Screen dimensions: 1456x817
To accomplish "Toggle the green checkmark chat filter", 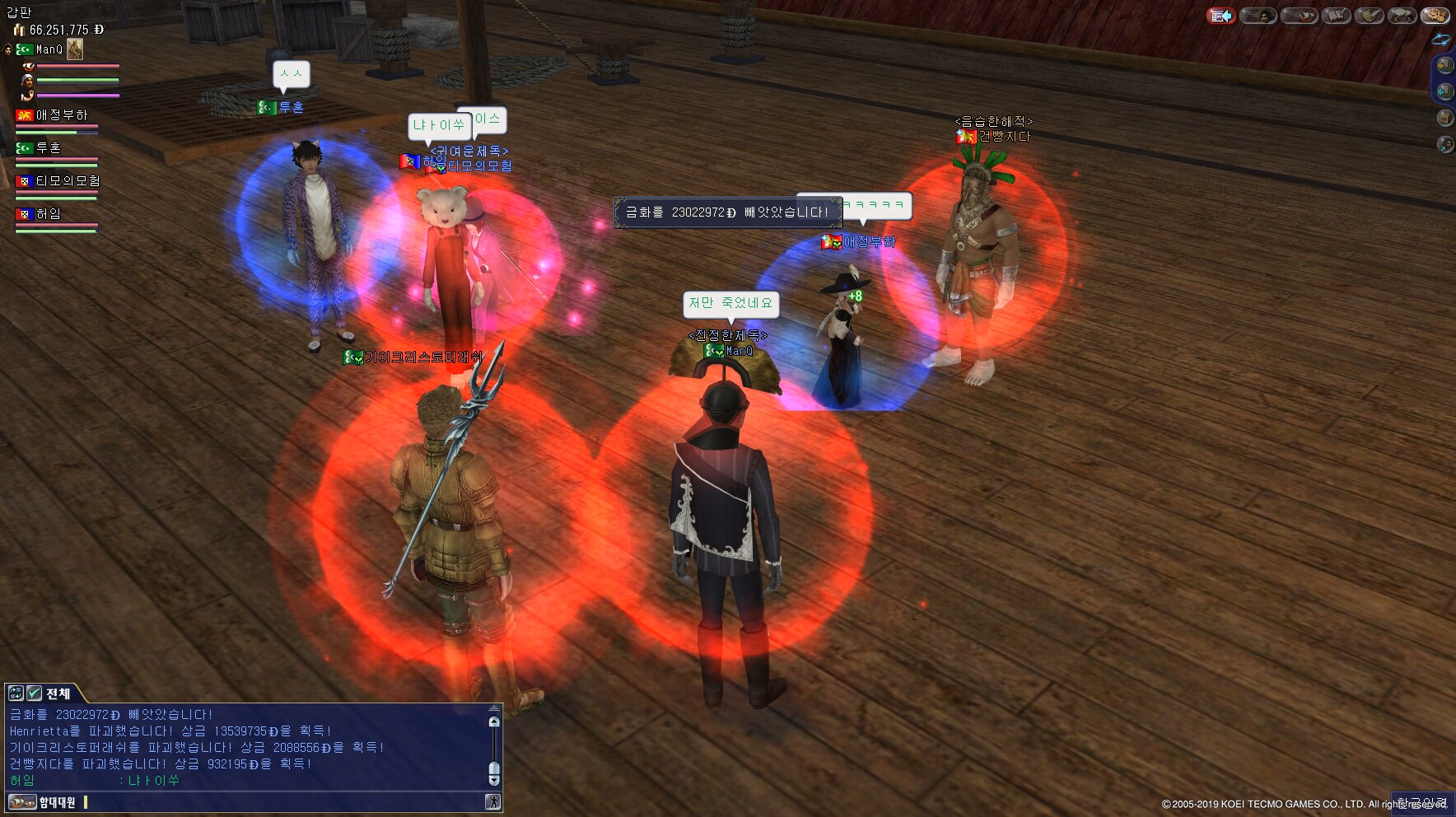I will (x=34, y=693).
